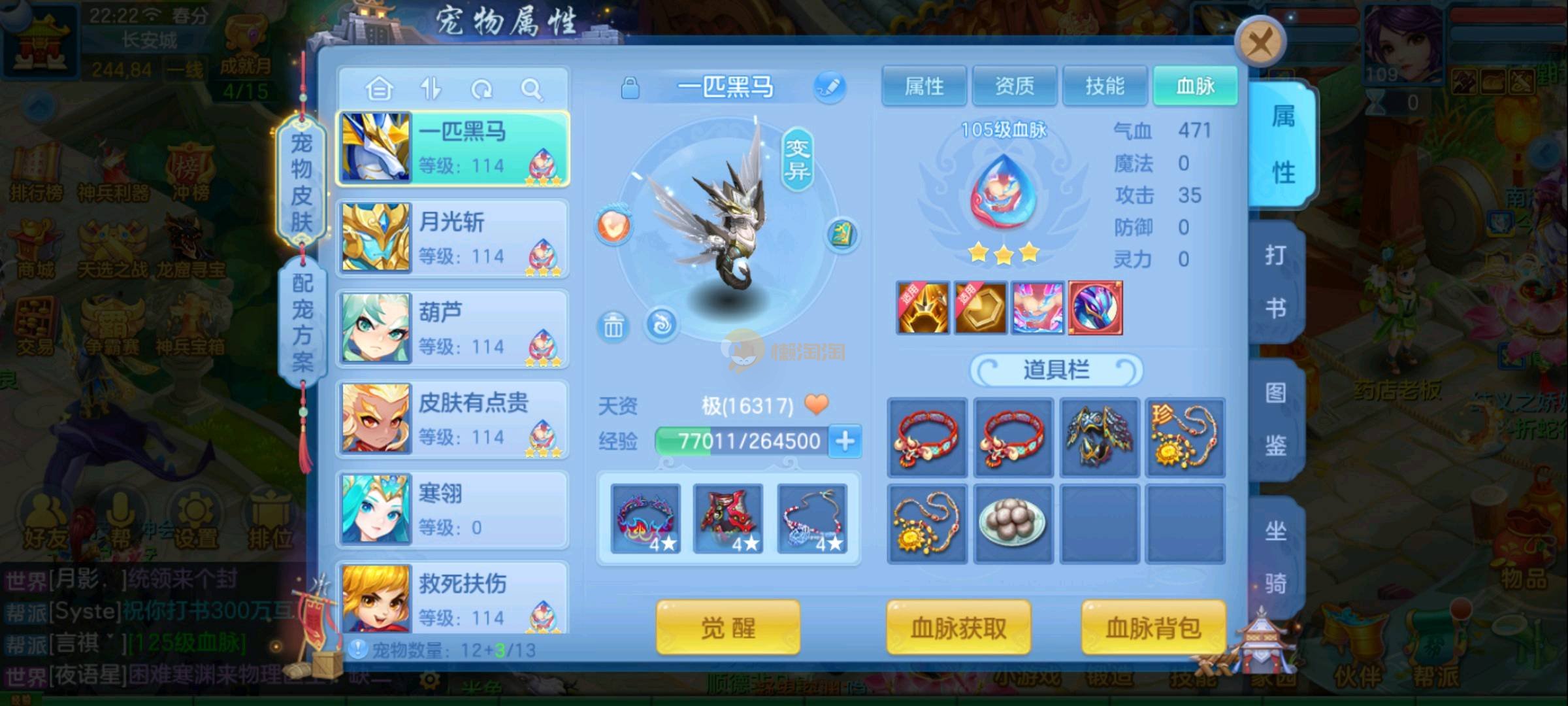Viewport: 1568px width, 706px height.
Task: Click the 变异 button beside the pet
Action: (797, 160)
